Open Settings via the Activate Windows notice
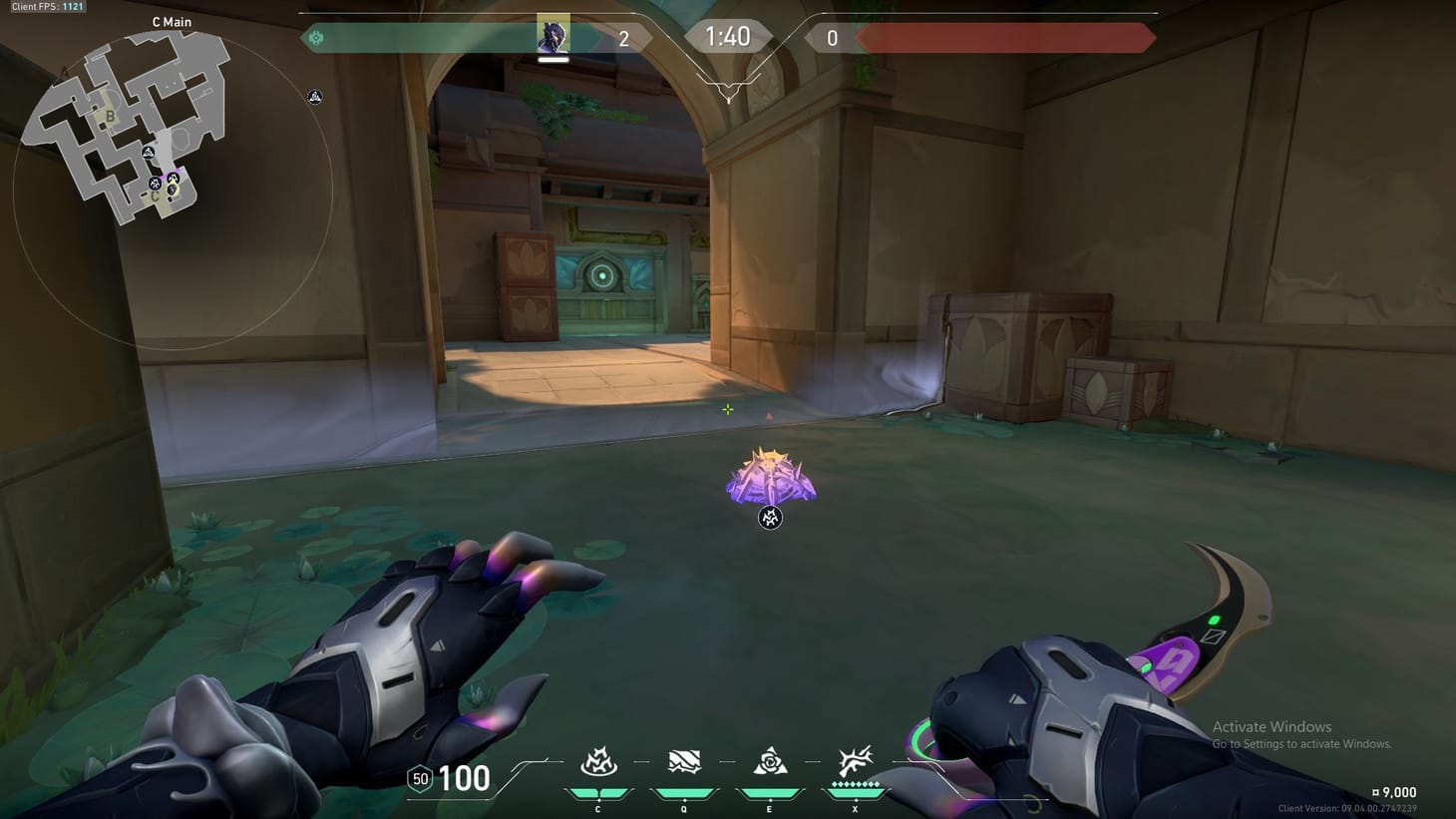Screen dimensions: 1456x819 point(1301,744)
